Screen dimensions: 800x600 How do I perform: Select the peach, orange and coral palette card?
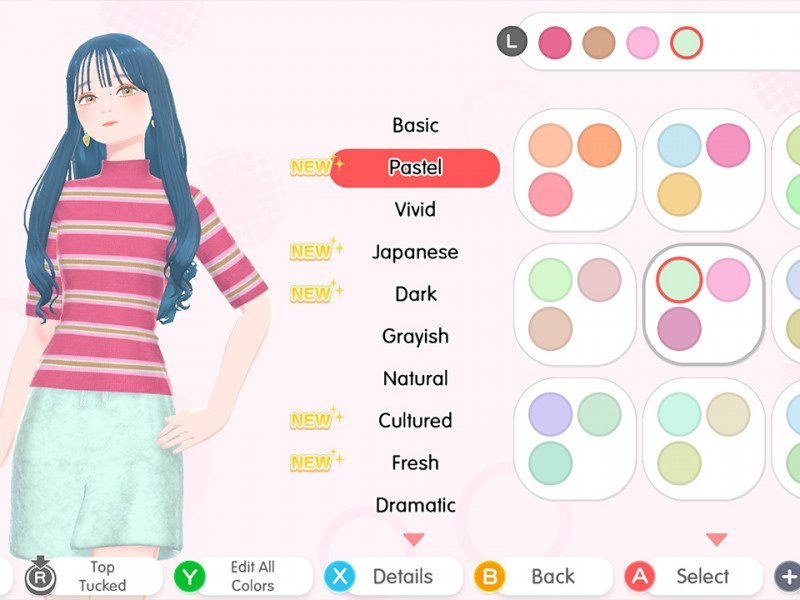(x=574, y=168)
